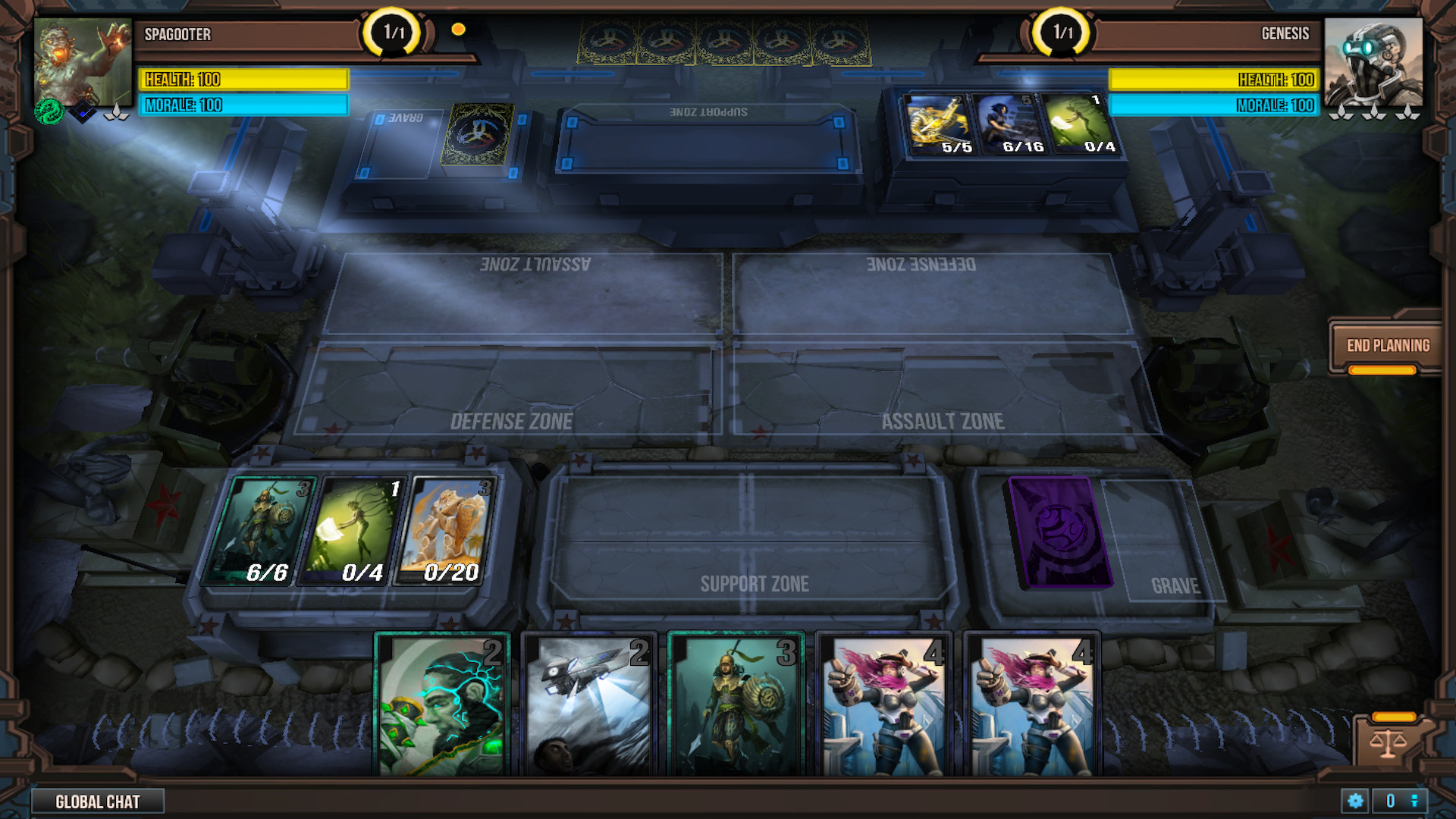The height and width of the screenshot is (819, 1456).
Task: Click the opponent's 6/16 support card
Action: (x=1009, y=125)
